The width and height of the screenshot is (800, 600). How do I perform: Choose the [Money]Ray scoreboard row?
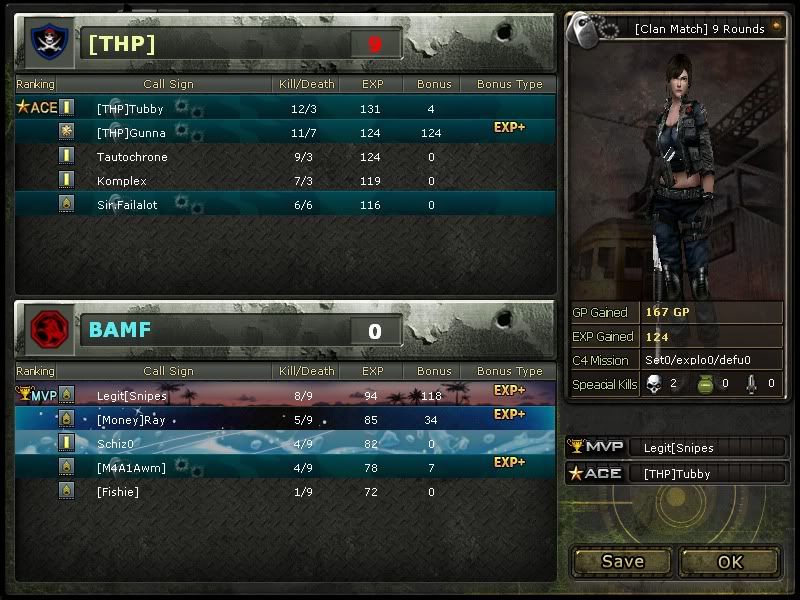pos(285,419)
